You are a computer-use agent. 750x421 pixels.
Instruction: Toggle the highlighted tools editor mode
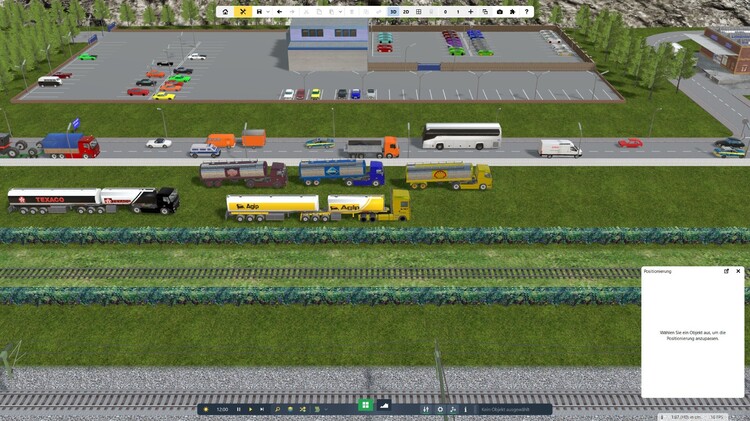[x=244, y=12]
